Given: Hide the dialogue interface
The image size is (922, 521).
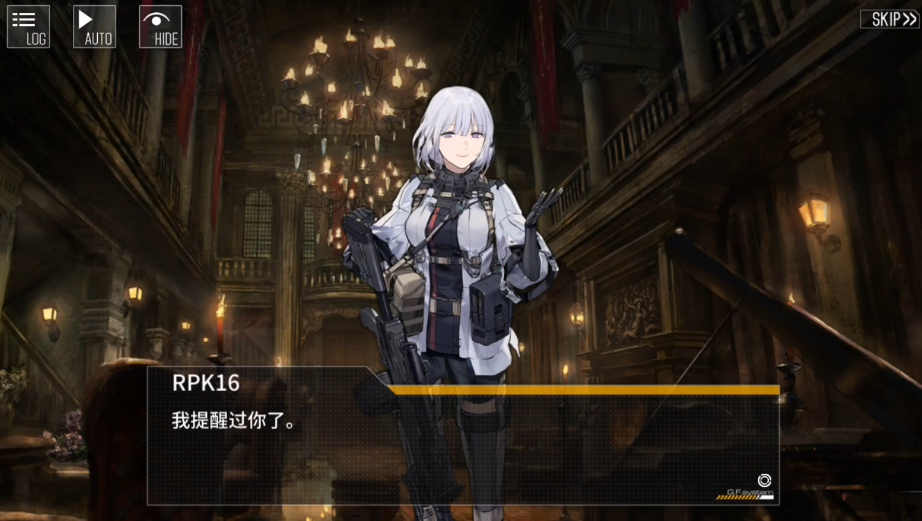Looking at the screenshot, I should coord(160,27).
